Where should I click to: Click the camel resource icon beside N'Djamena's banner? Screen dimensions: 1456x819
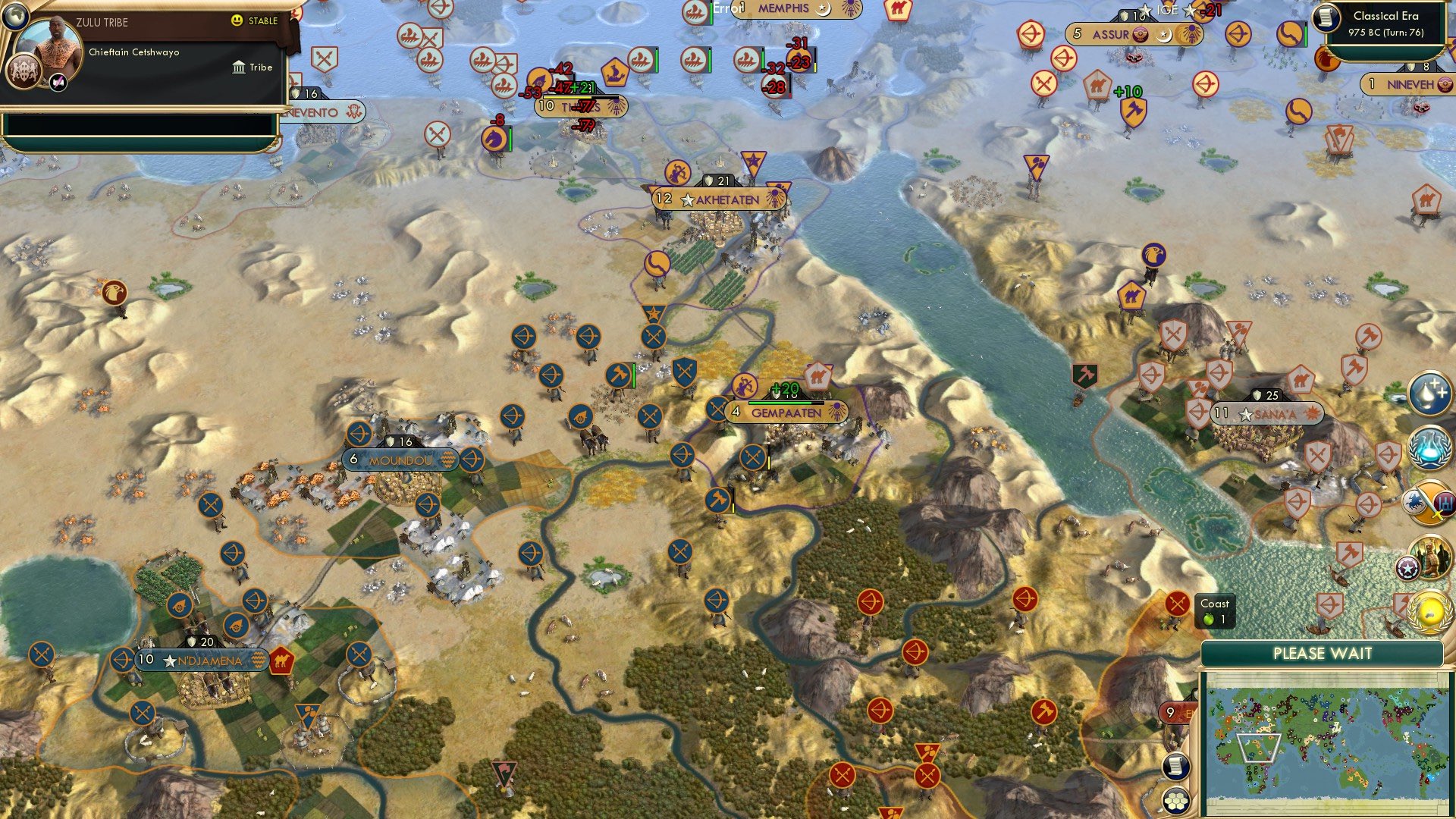point(281,662)
